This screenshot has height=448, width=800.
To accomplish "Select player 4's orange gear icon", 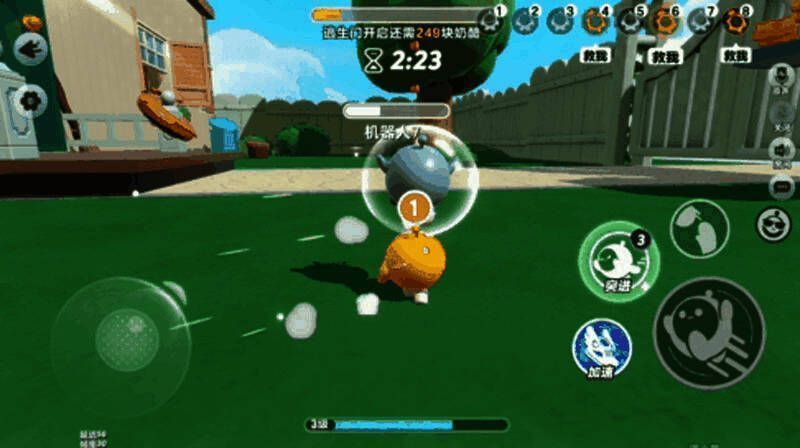I will pos(597,21).
